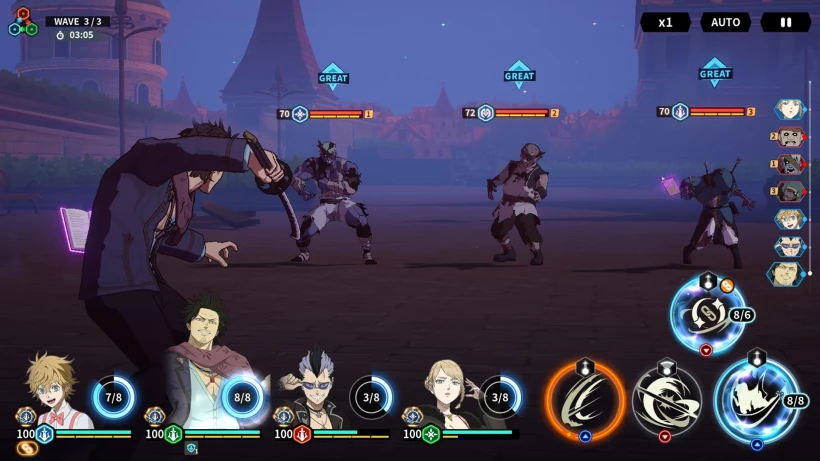Tap the bottom, largest turn-order portrait
820x461 pixels.
point(786,273)
